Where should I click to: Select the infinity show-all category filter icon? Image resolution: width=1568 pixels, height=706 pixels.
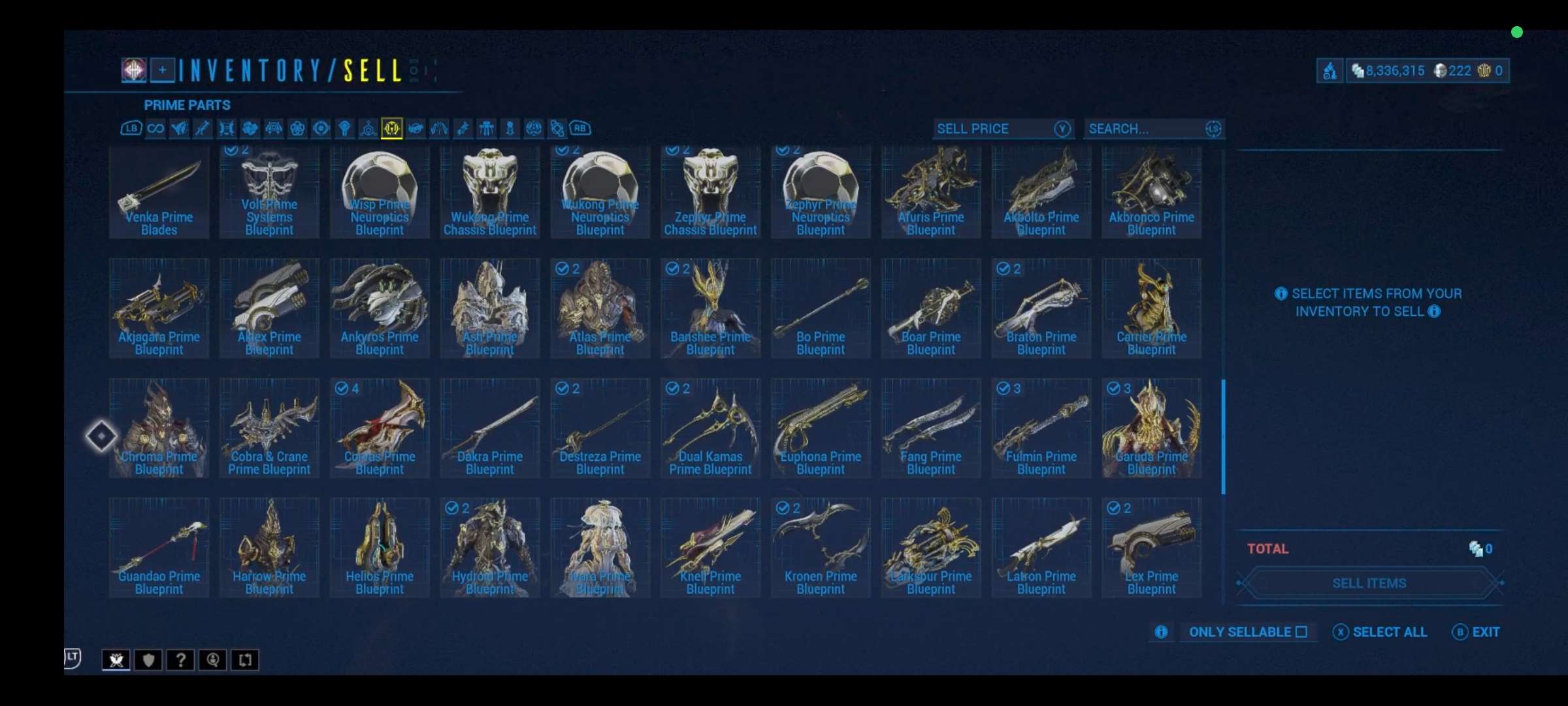(155, 129)
